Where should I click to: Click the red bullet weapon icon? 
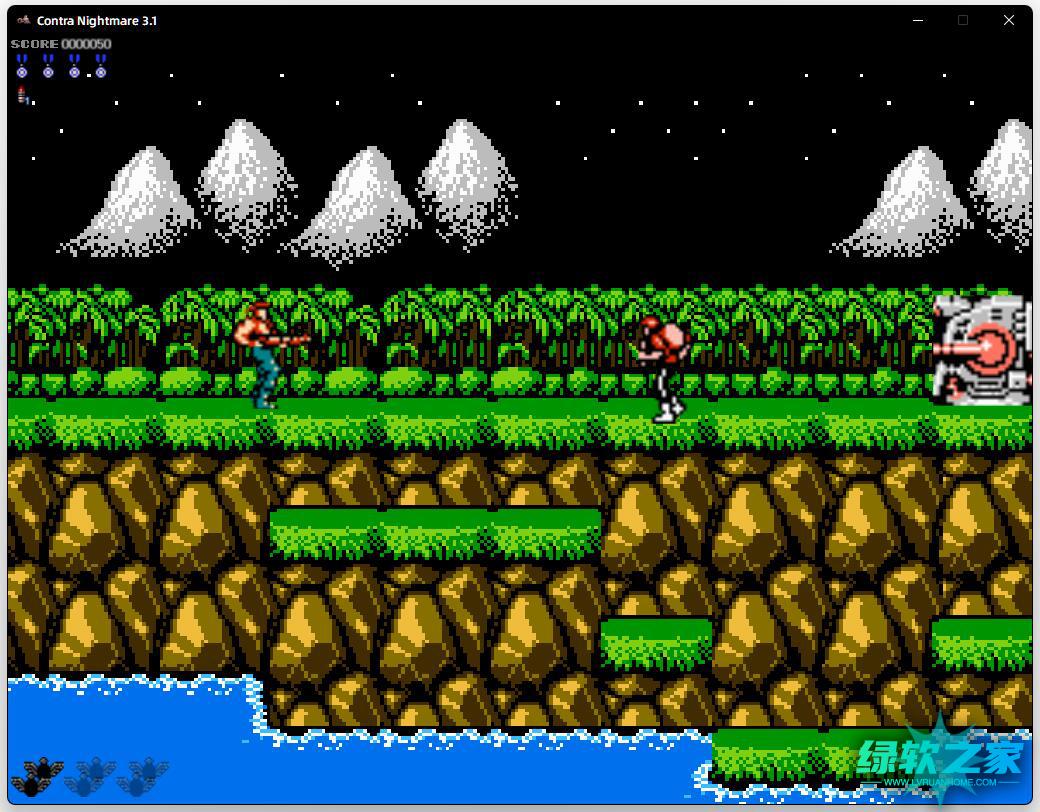point(22,95)
